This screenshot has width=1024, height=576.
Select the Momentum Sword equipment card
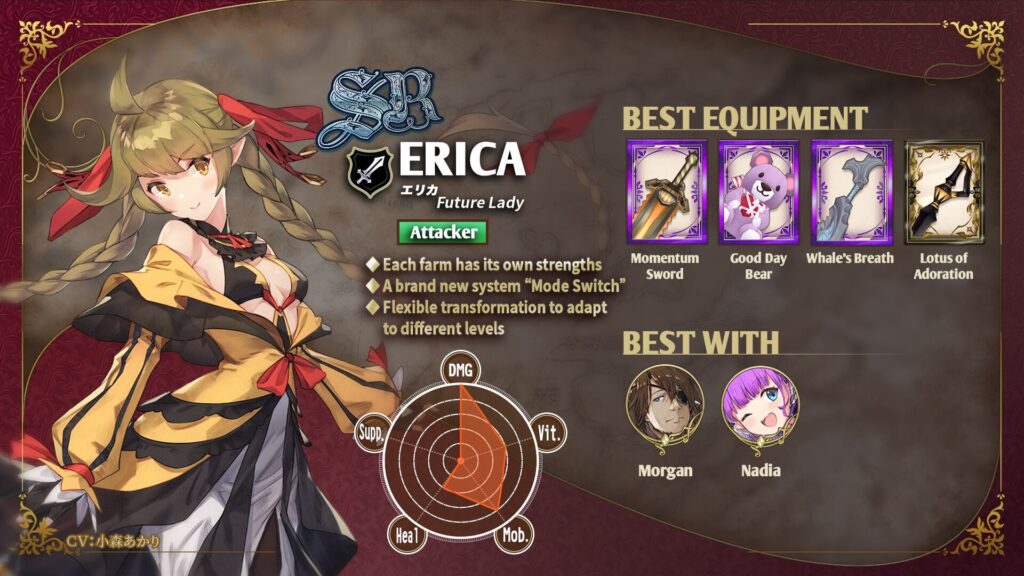click(x=666, y=192)
